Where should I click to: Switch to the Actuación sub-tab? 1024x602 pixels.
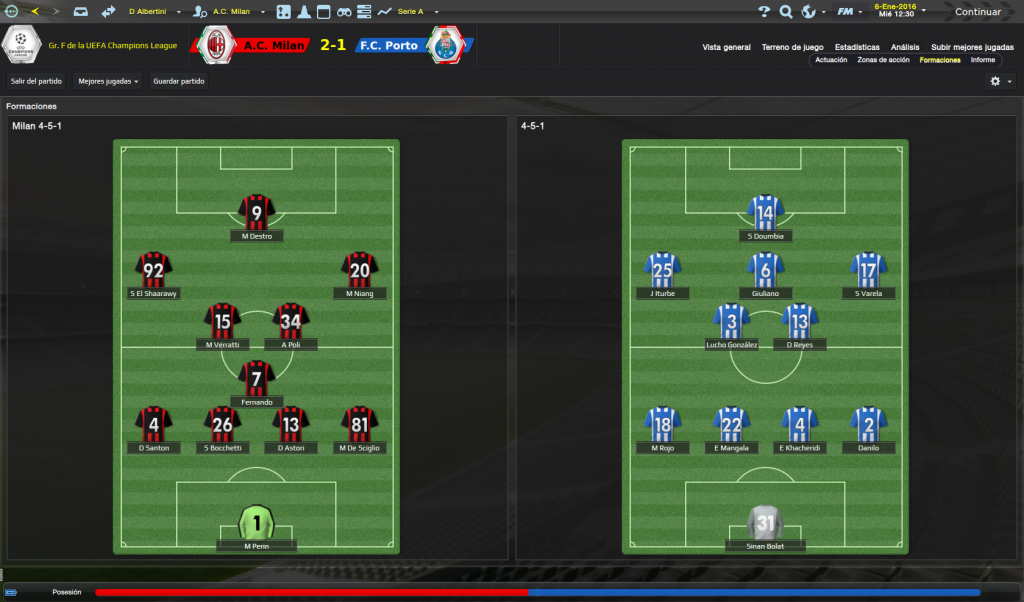(x=831, y=60)
